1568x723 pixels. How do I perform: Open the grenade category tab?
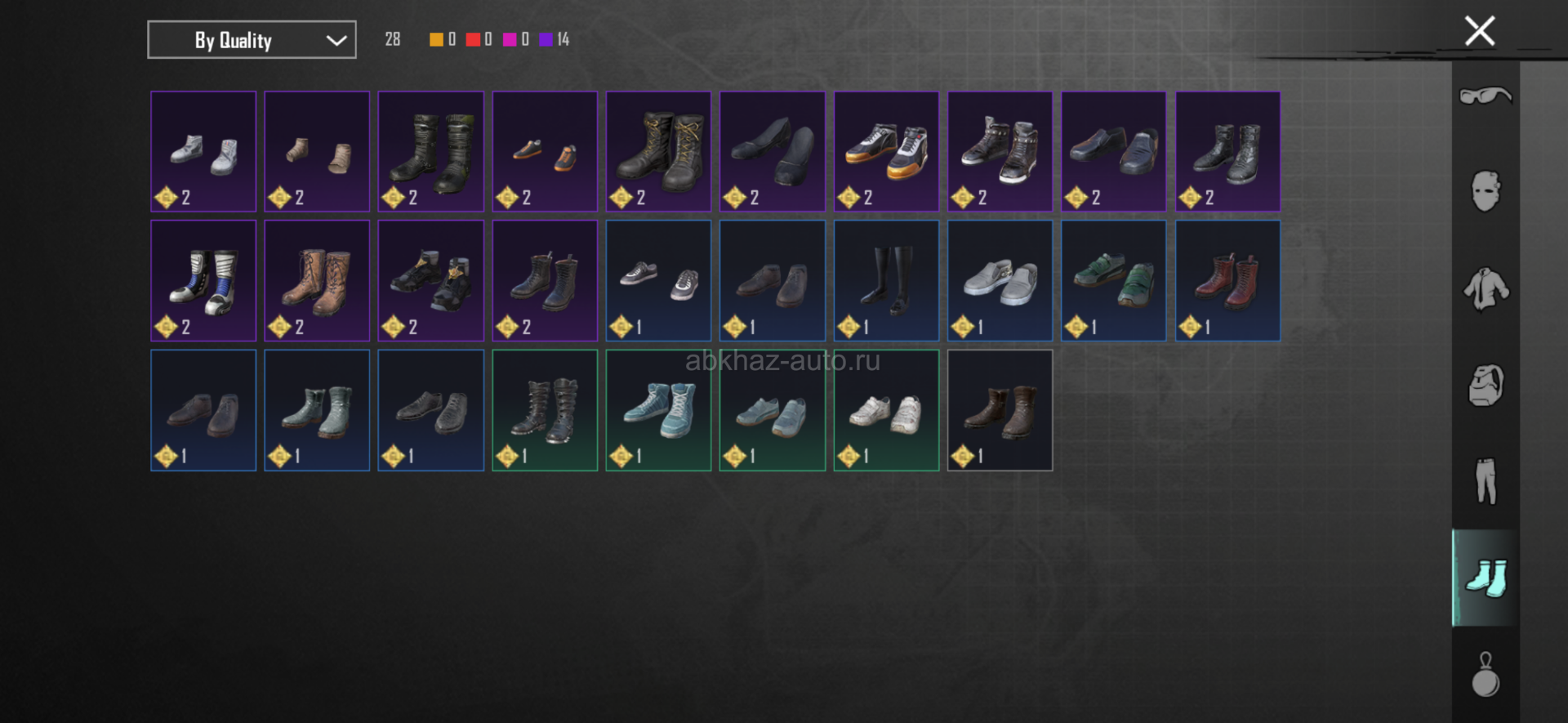[1486, 675]
